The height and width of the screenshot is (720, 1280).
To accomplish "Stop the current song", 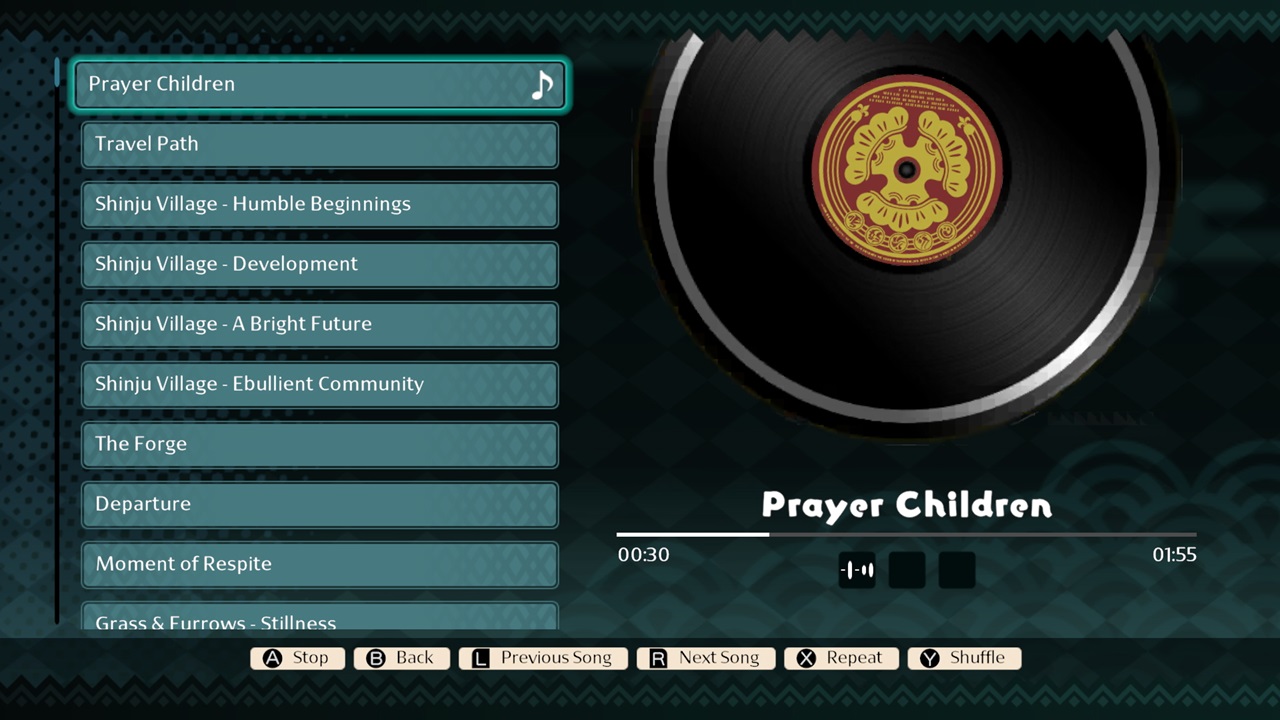I will 297,658.
